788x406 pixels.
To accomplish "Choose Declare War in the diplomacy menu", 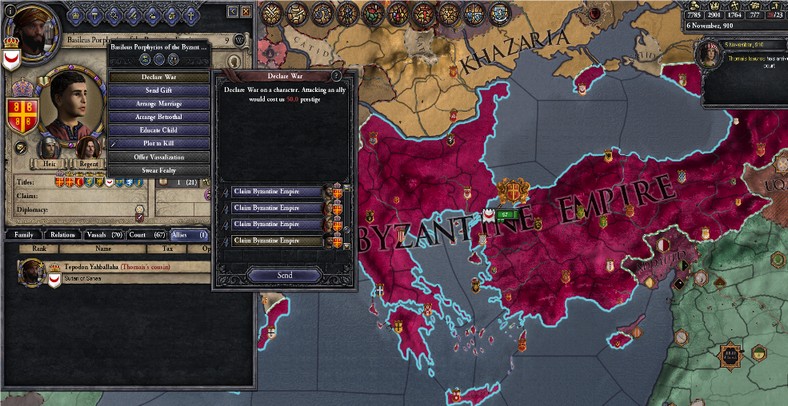I will coord(160,77).
